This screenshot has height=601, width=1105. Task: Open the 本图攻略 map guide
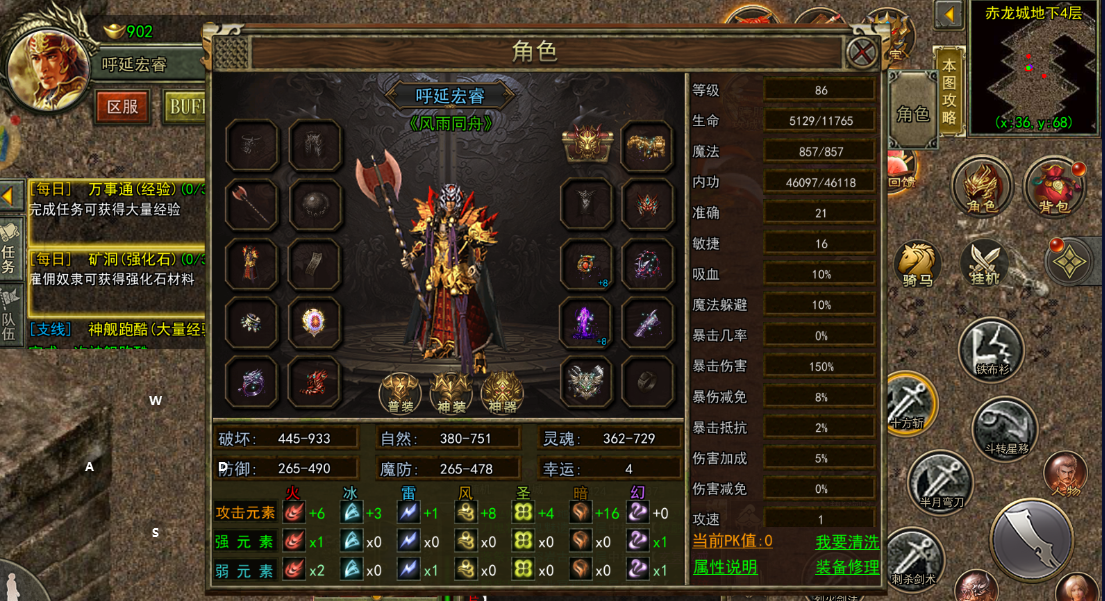click(x=949, y=91)
